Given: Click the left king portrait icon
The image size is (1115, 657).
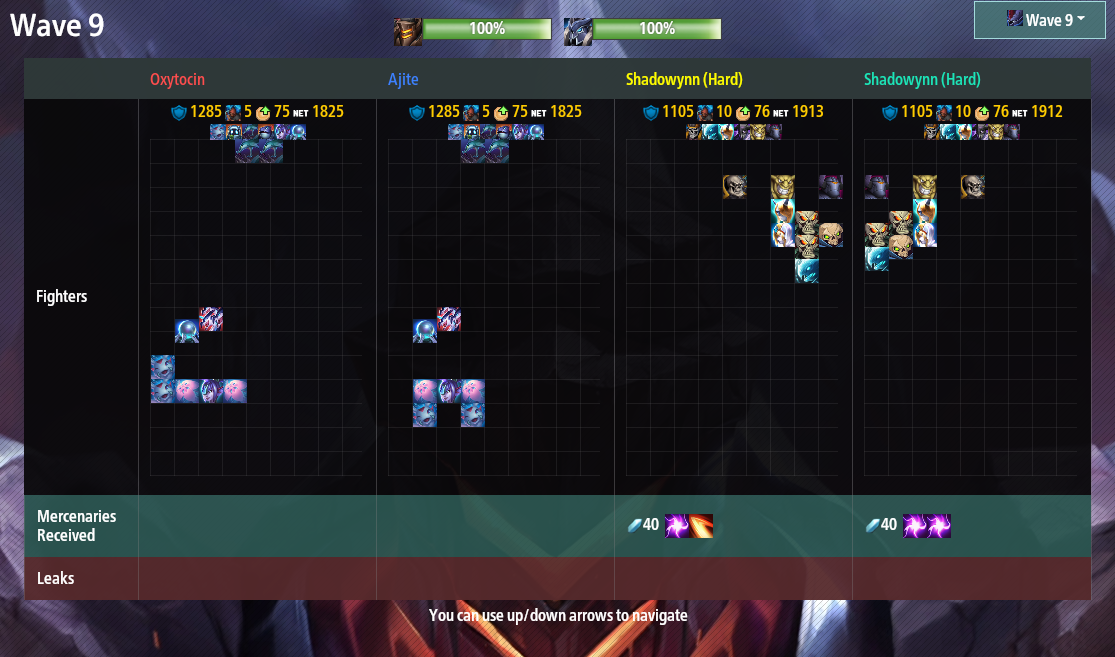Looking at the screenshot, I should point(407,31).
